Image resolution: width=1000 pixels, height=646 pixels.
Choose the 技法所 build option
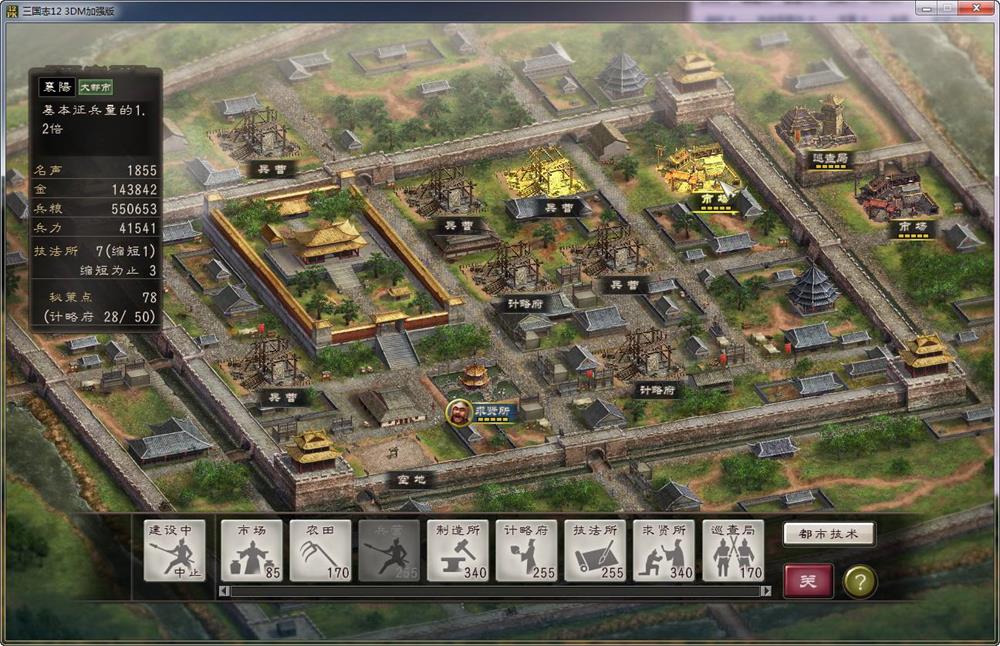point(595,550)
